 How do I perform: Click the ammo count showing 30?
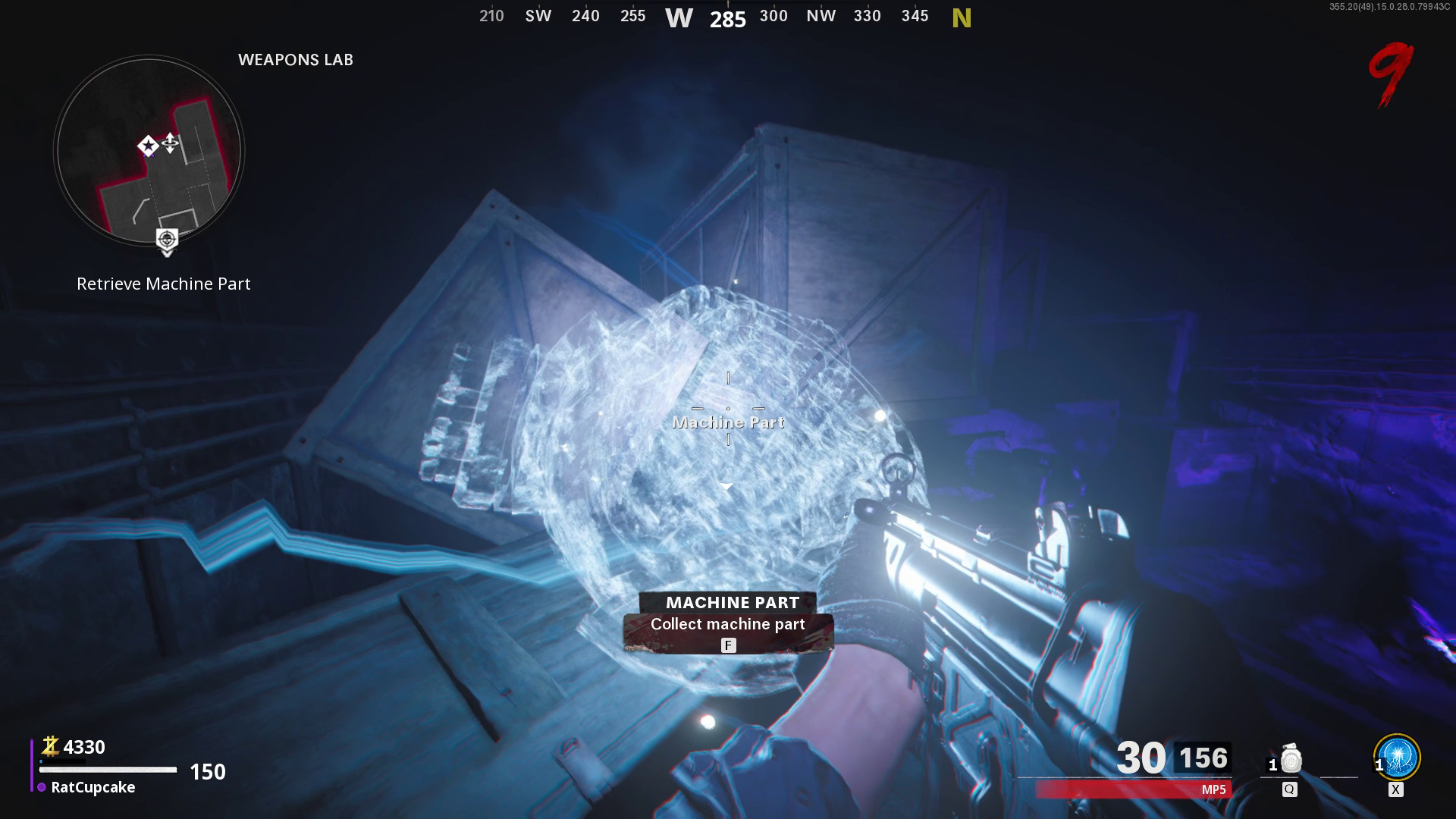(x=1142, y=758)
